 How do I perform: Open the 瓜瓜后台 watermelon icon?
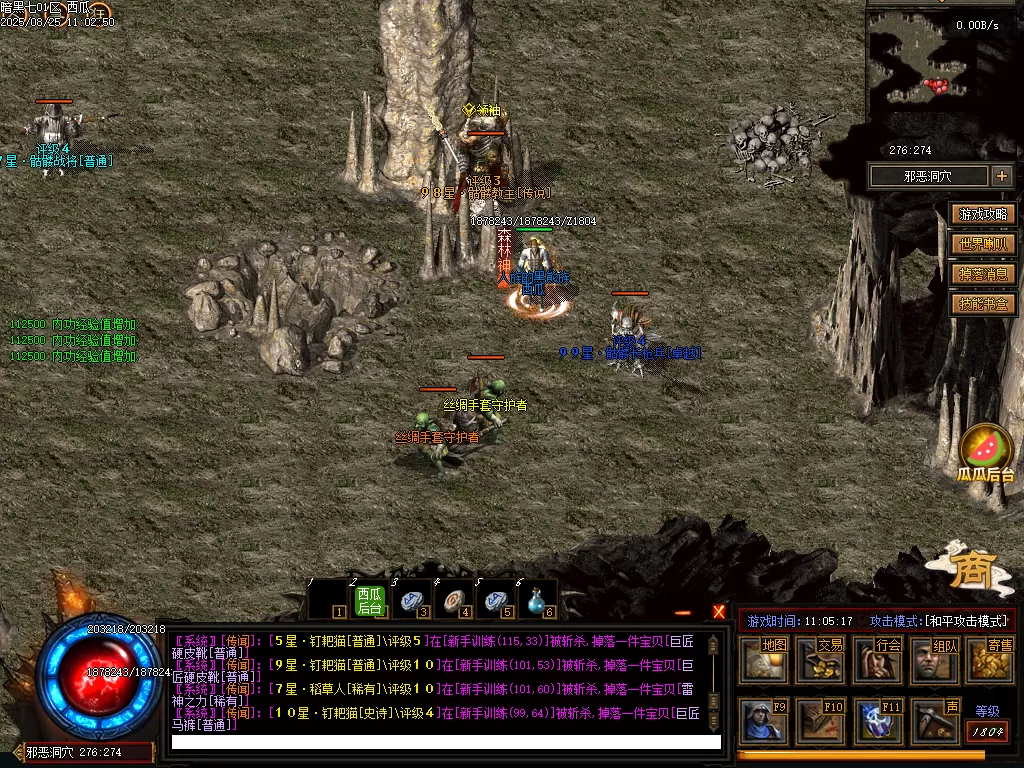[x=986, y=450]
